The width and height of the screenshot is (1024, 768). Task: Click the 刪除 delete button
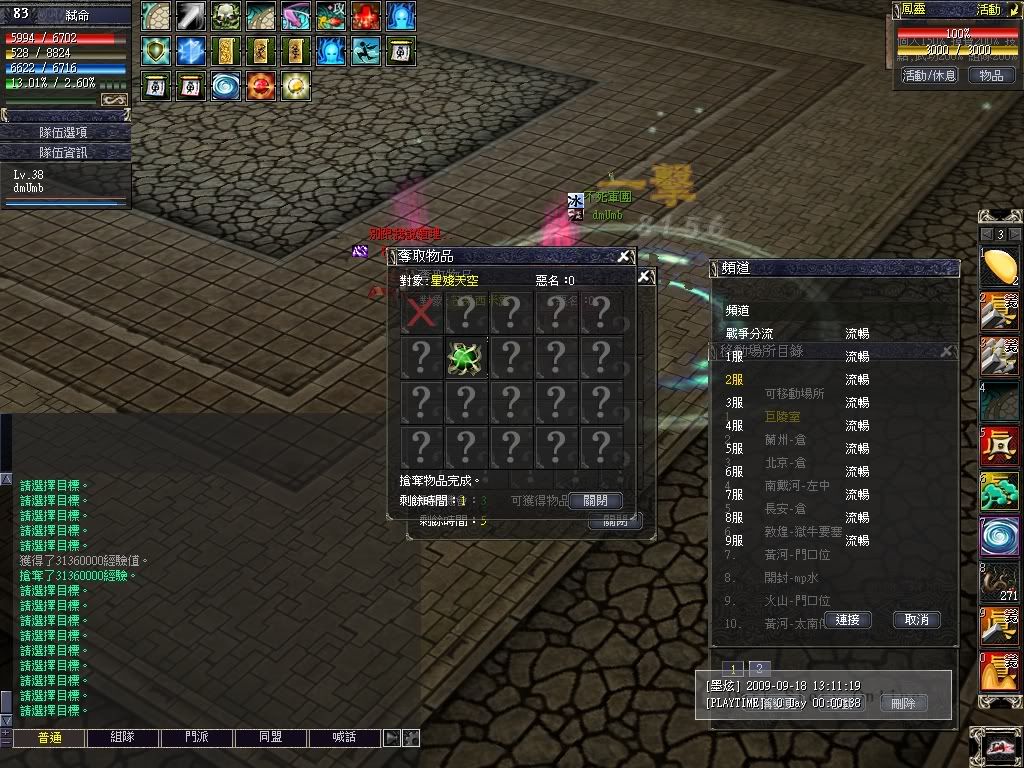[903, 703]
